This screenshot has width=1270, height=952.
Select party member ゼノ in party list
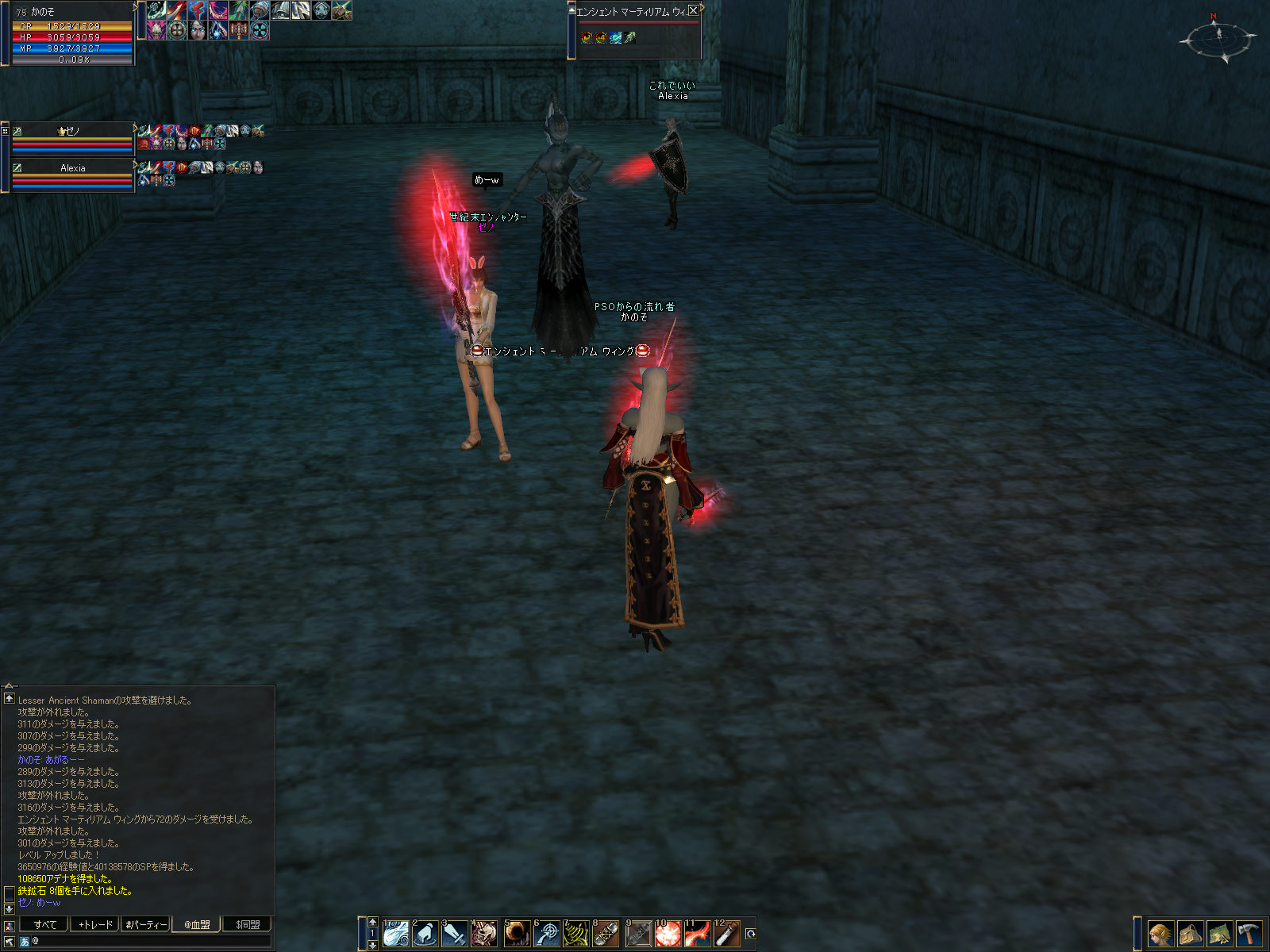point(72,131)
